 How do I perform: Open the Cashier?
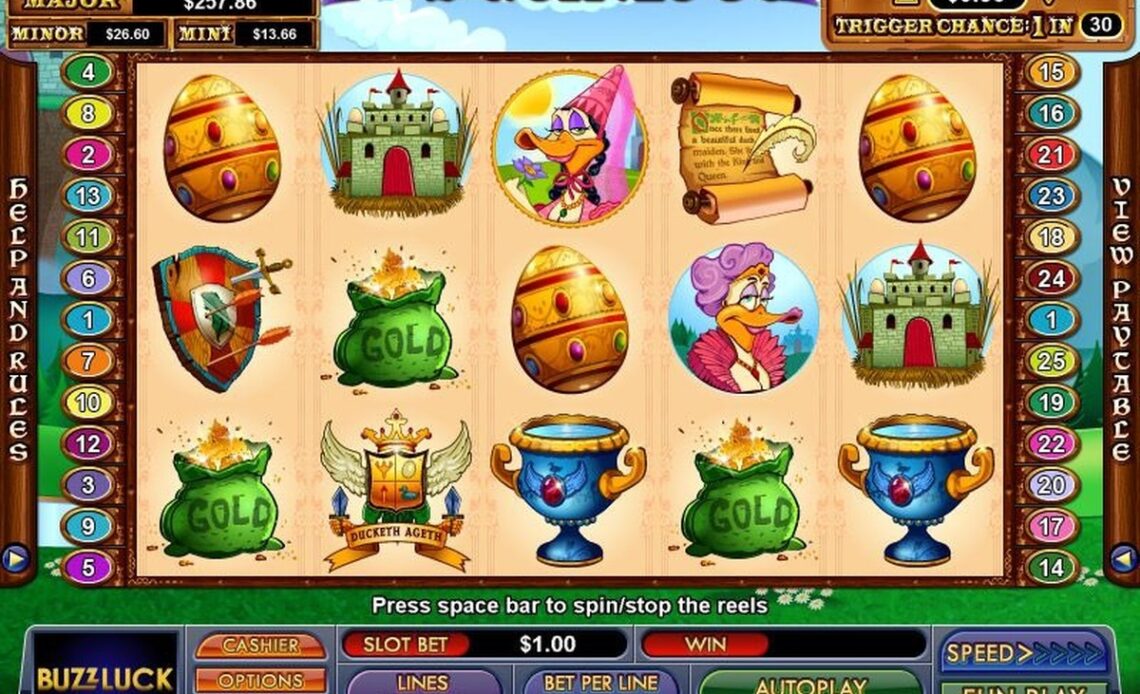[260, 646]
